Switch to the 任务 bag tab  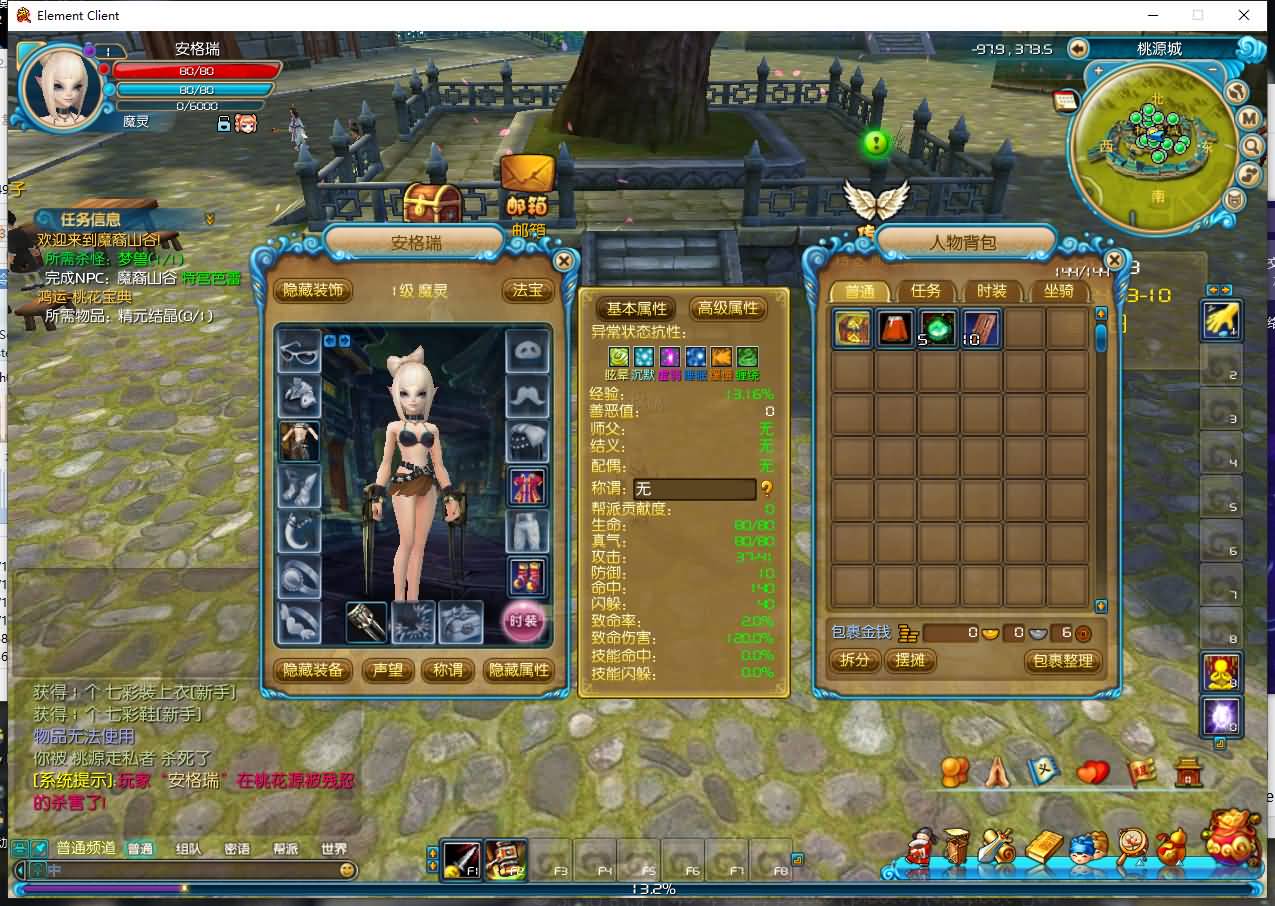(x=925, y=291)
